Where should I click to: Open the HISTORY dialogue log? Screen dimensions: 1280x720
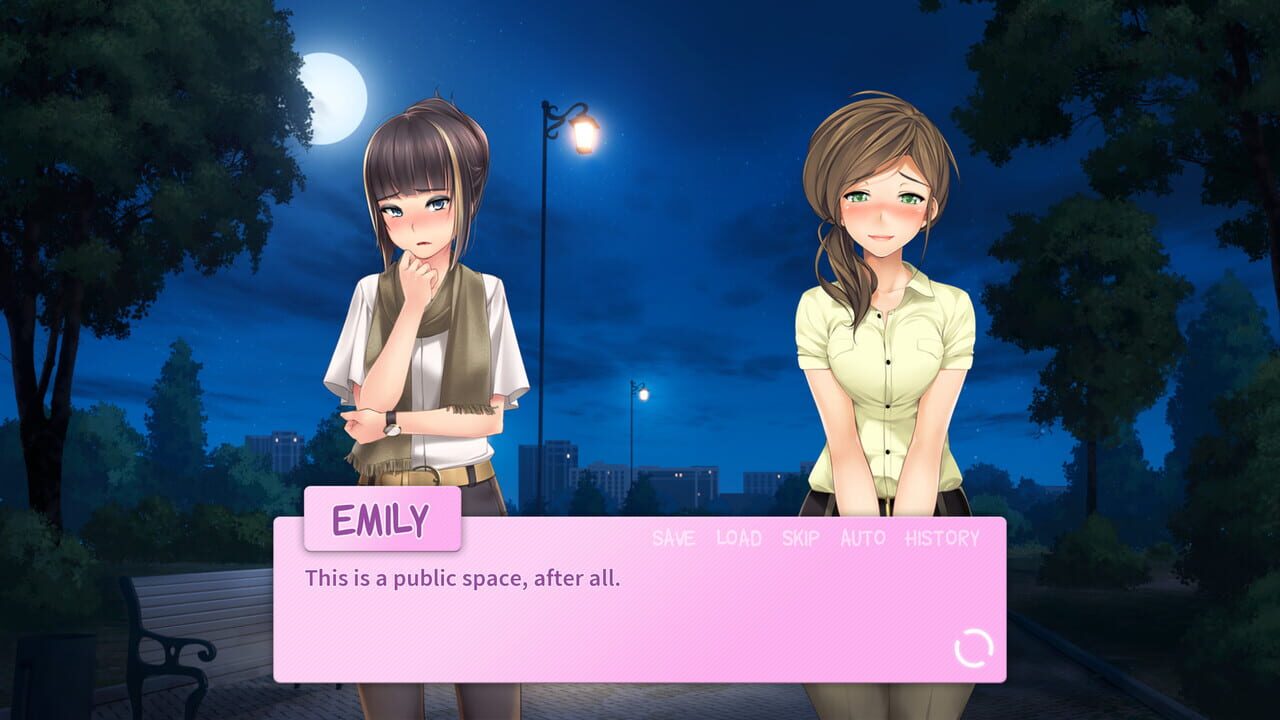[940, 538]
